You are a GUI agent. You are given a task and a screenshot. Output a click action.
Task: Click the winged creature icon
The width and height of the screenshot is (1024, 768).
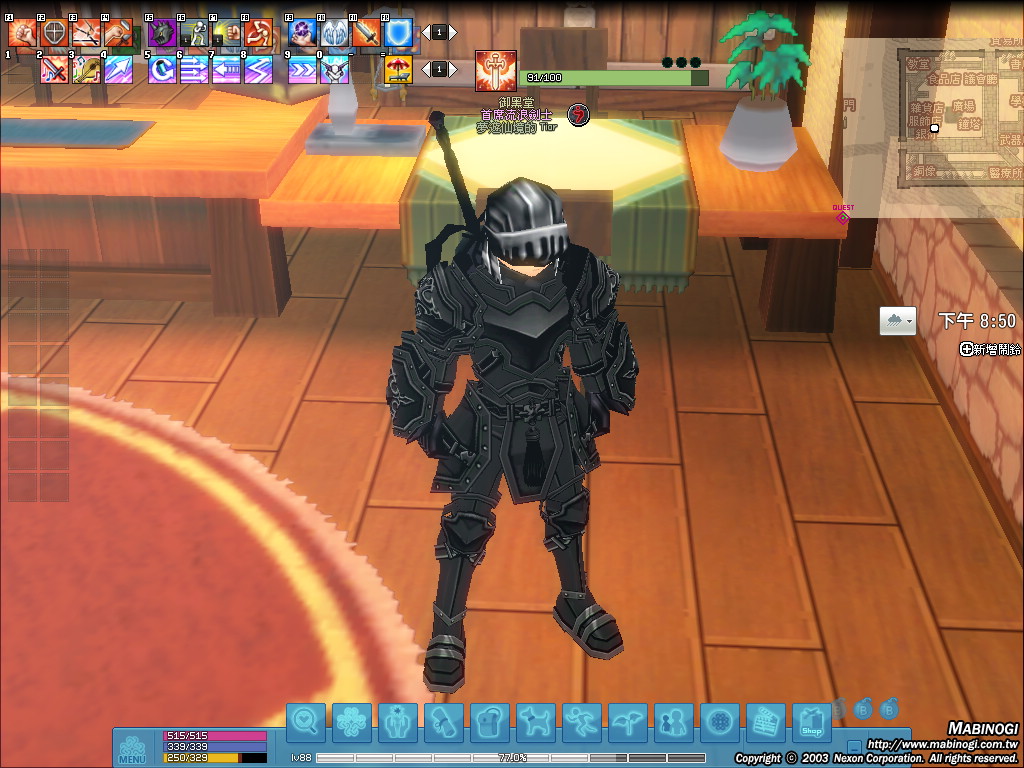628,722
